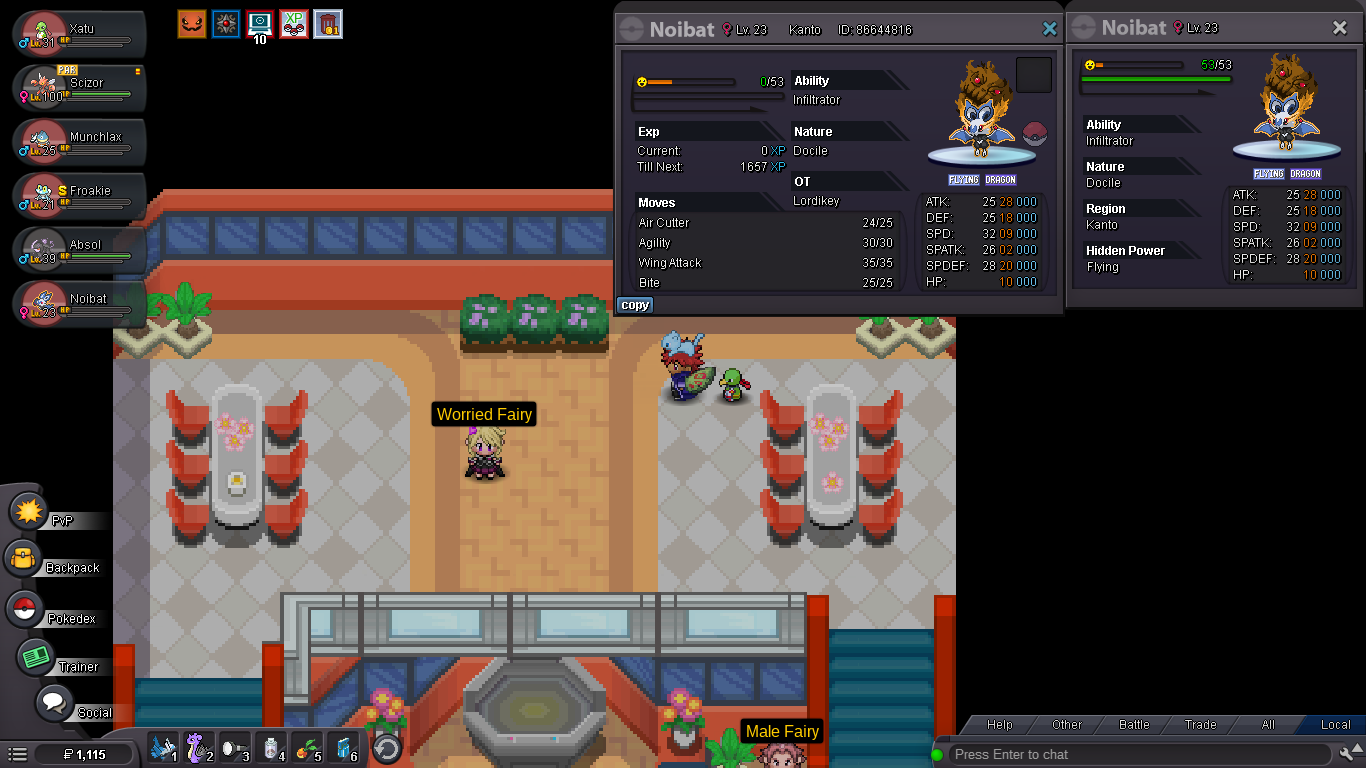Switch to the Trade chat tab
1366x768 pixels.
1200,725
